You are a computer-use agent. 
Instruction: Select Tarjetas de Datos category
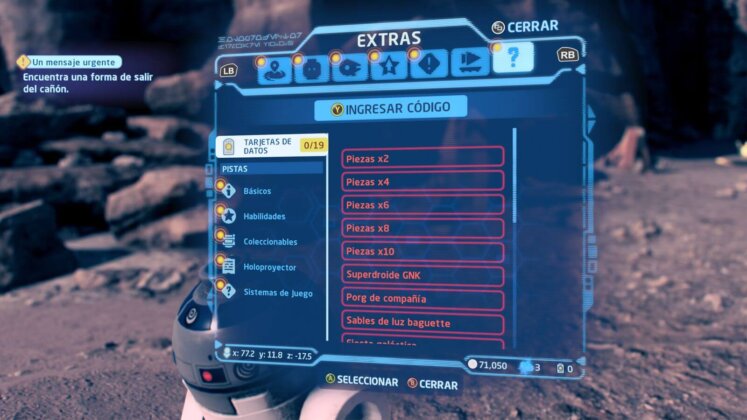pyautogui.click(x=266, y=146)
